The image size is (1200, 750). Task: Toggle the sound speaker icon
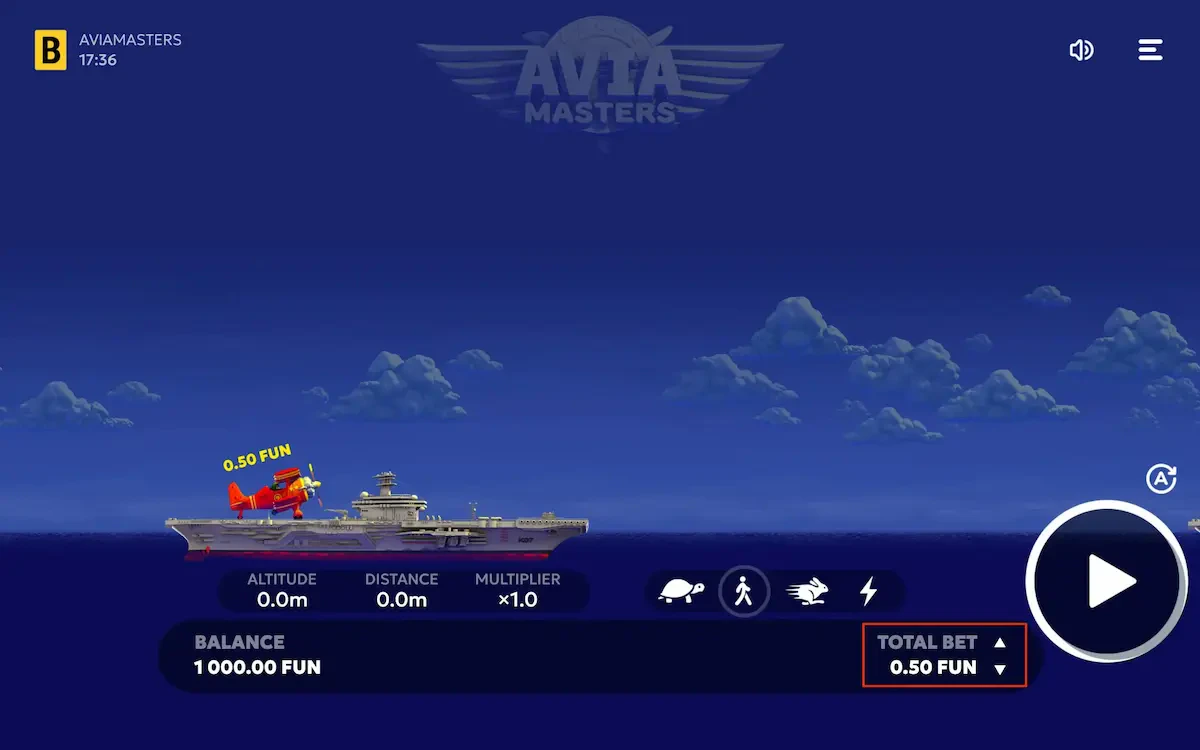coord(1081,50)
